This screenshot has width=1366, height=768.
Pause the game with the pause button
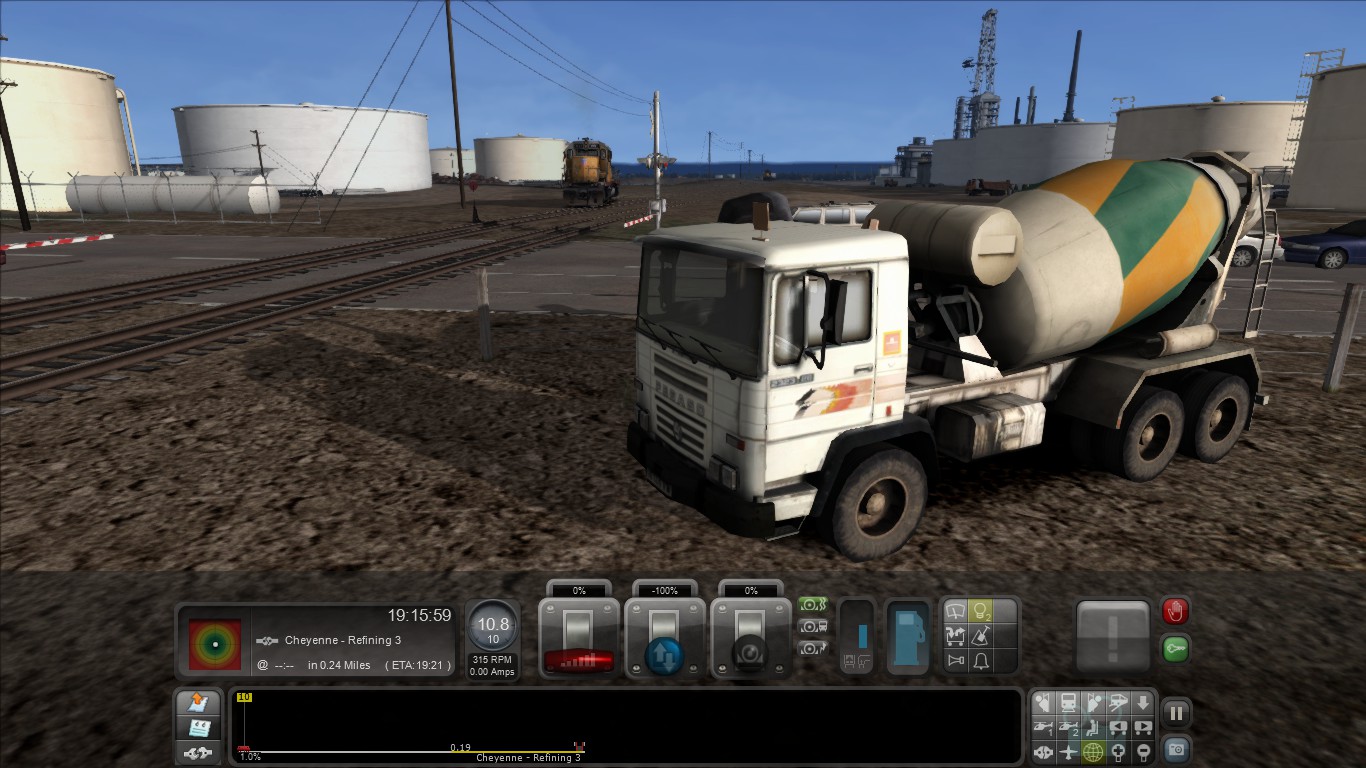pyautogui.click(x=1176, y=713)
